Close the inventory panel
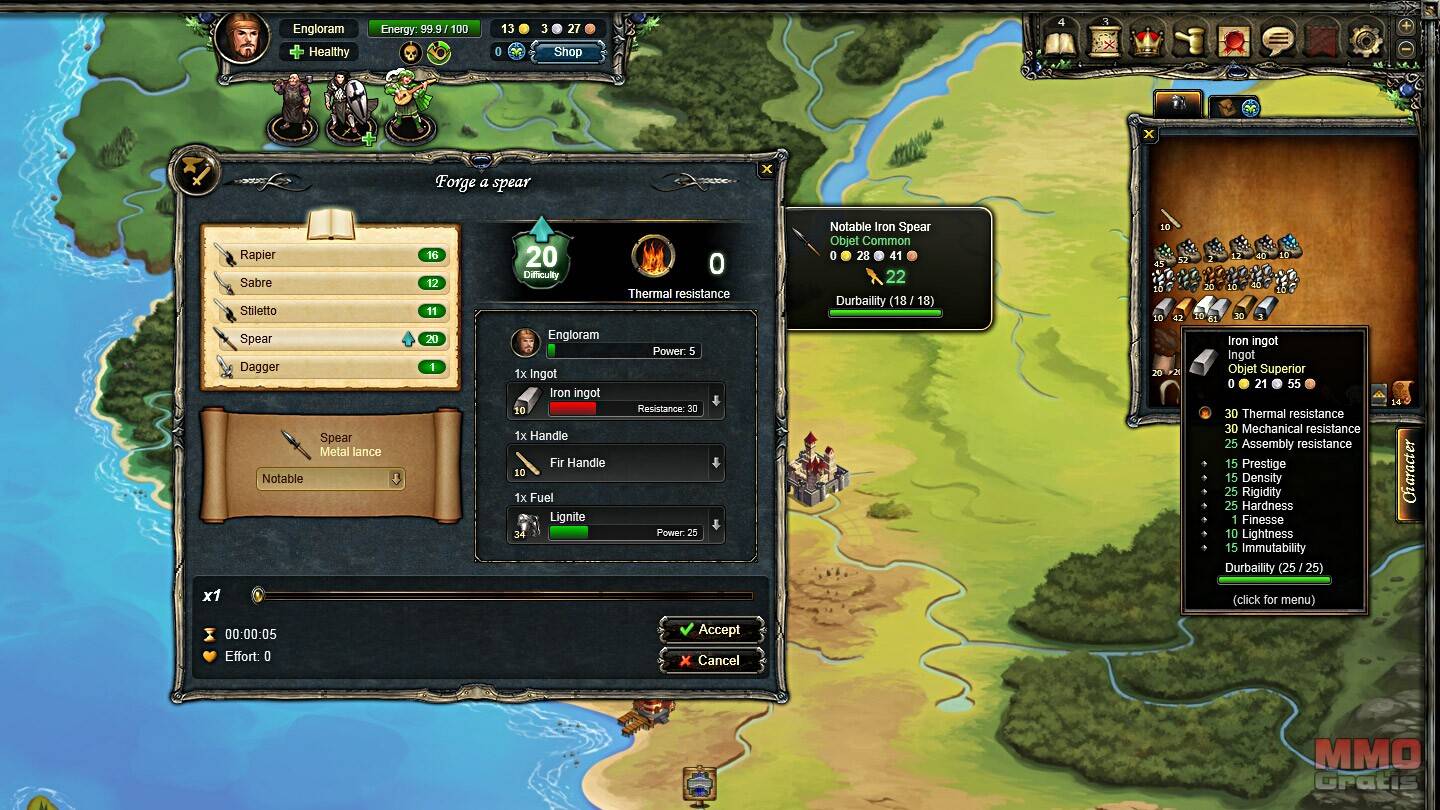1440x810 pixels. [x=1148, y=134]
